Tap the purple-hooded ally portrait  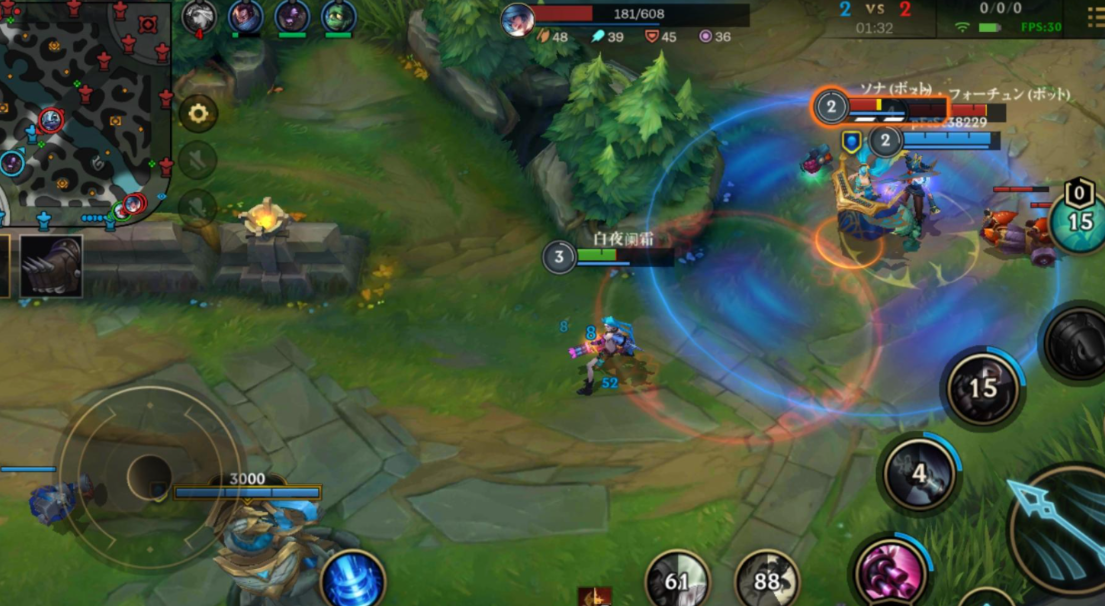(x=291, y=16)
